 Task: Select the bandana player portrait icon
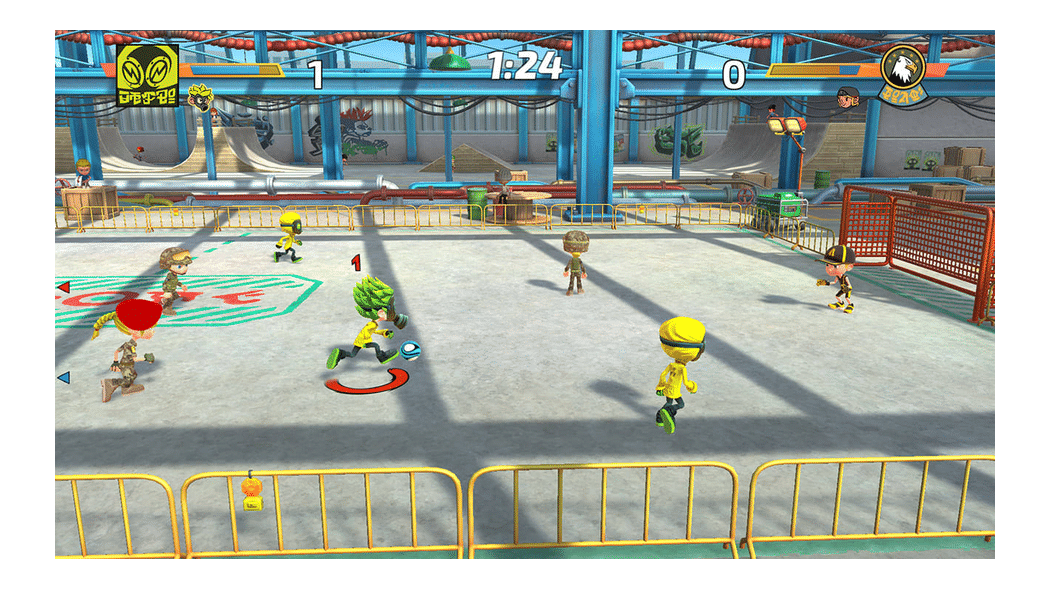pyautogui.click(x=849, y=97)
